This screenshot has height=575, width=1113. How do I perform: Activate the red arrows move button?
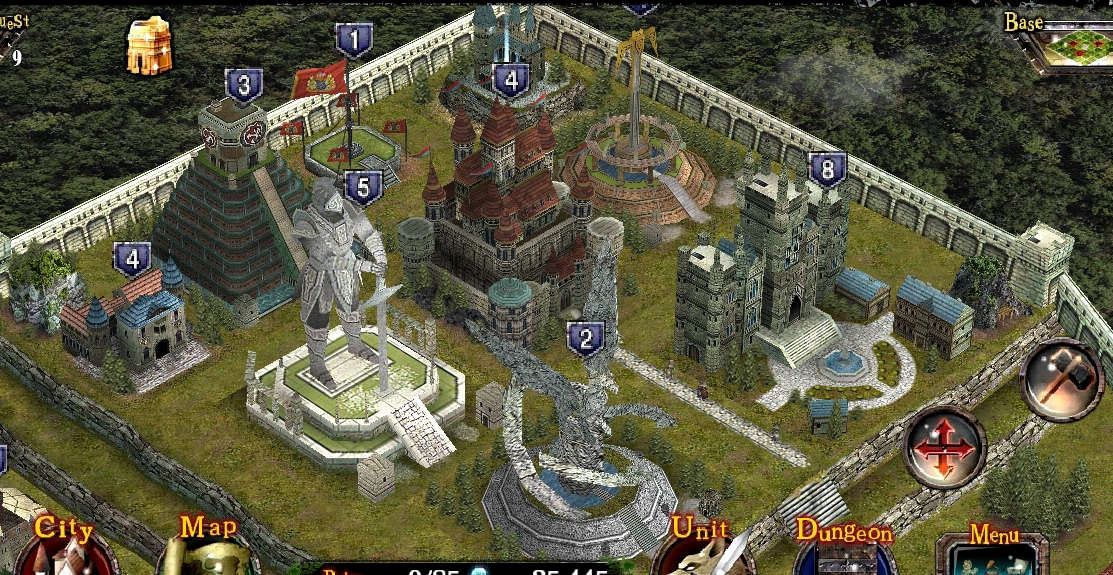(943, 448)
